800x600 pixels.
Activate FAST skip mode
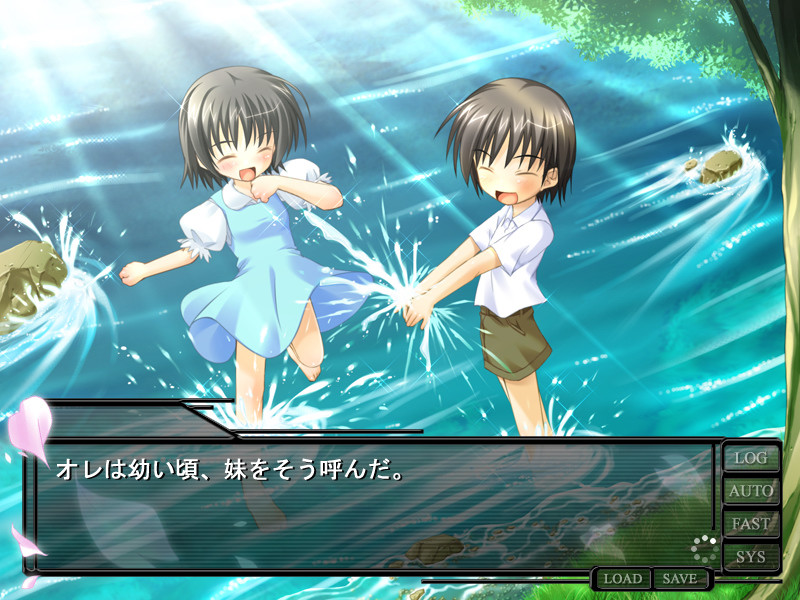[751, 524]
